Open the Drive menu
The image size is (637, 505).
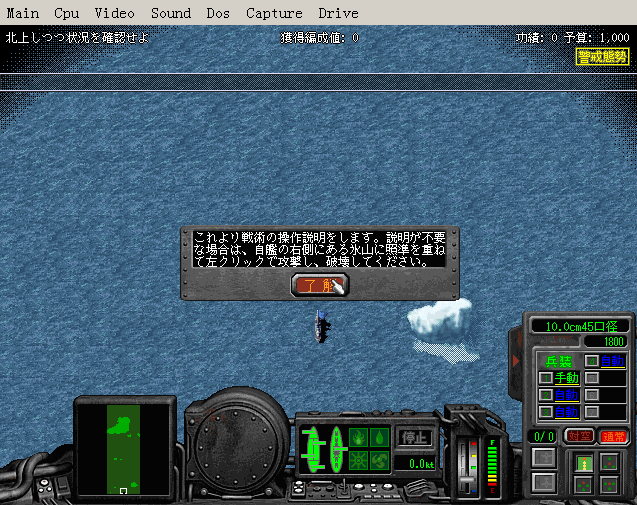(x=338, y=13)
